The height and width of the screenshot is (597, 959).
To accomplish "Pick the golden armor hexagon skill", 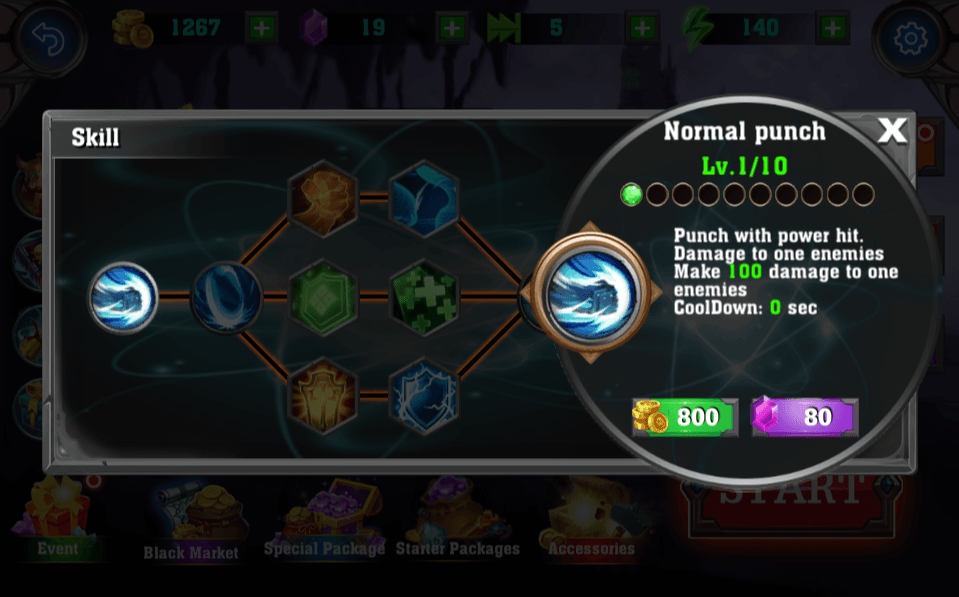I will tap(323, 395).
